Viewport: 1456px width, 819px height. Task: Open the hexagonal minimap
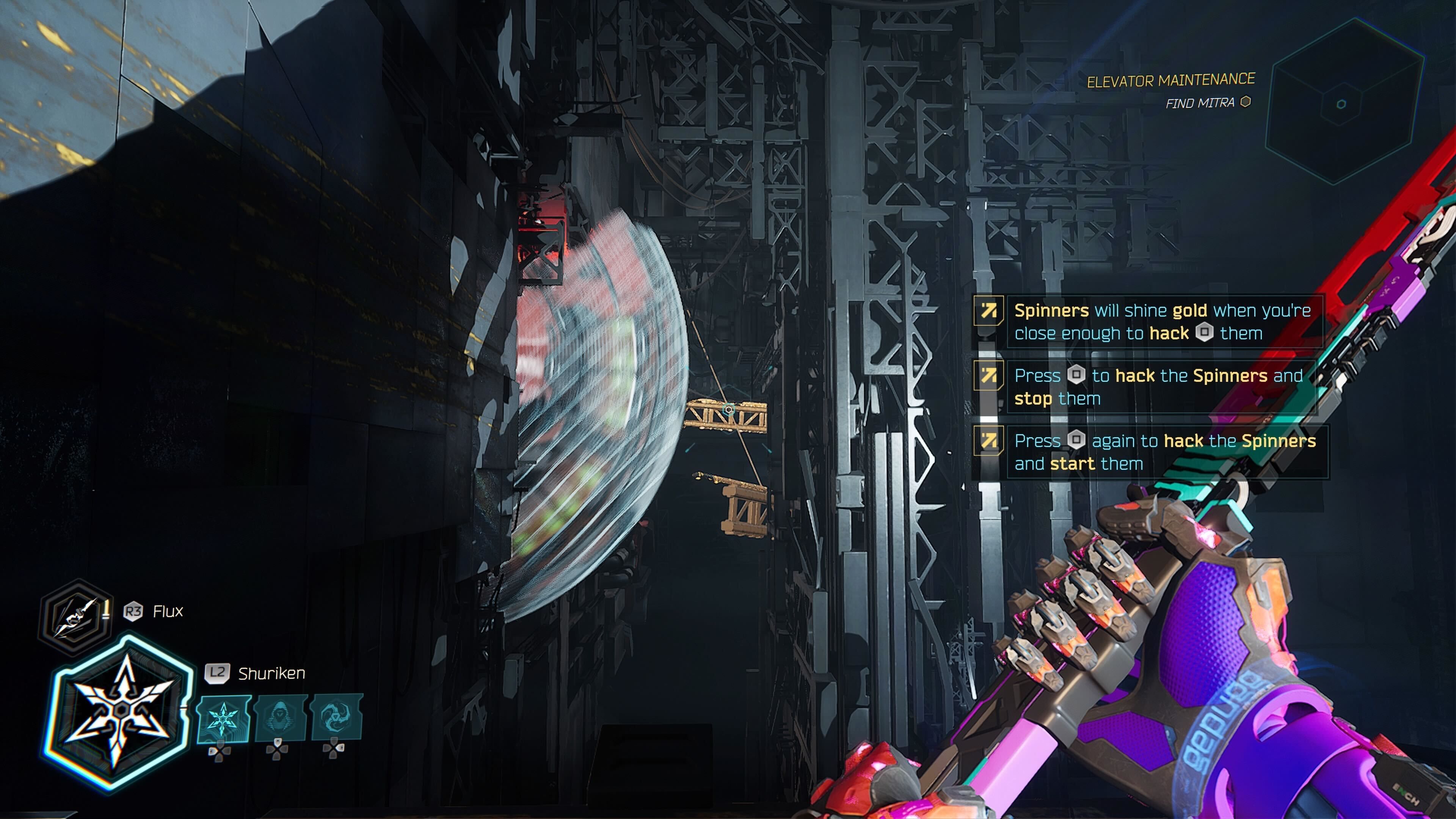(1344, 102)
